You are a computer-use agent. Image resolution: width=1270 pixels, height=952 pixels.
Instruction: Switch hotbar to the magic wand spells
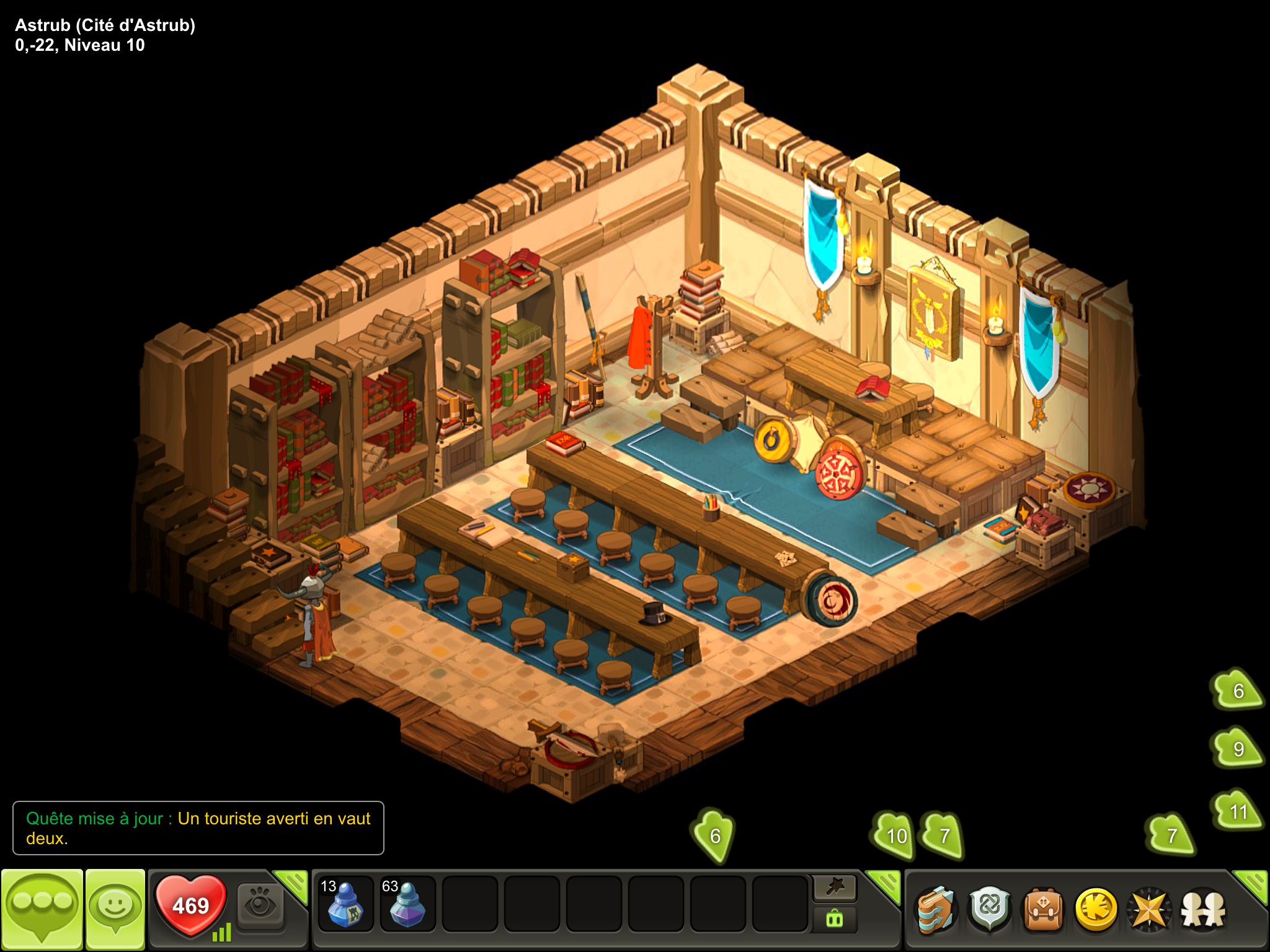tap(835, 888)
